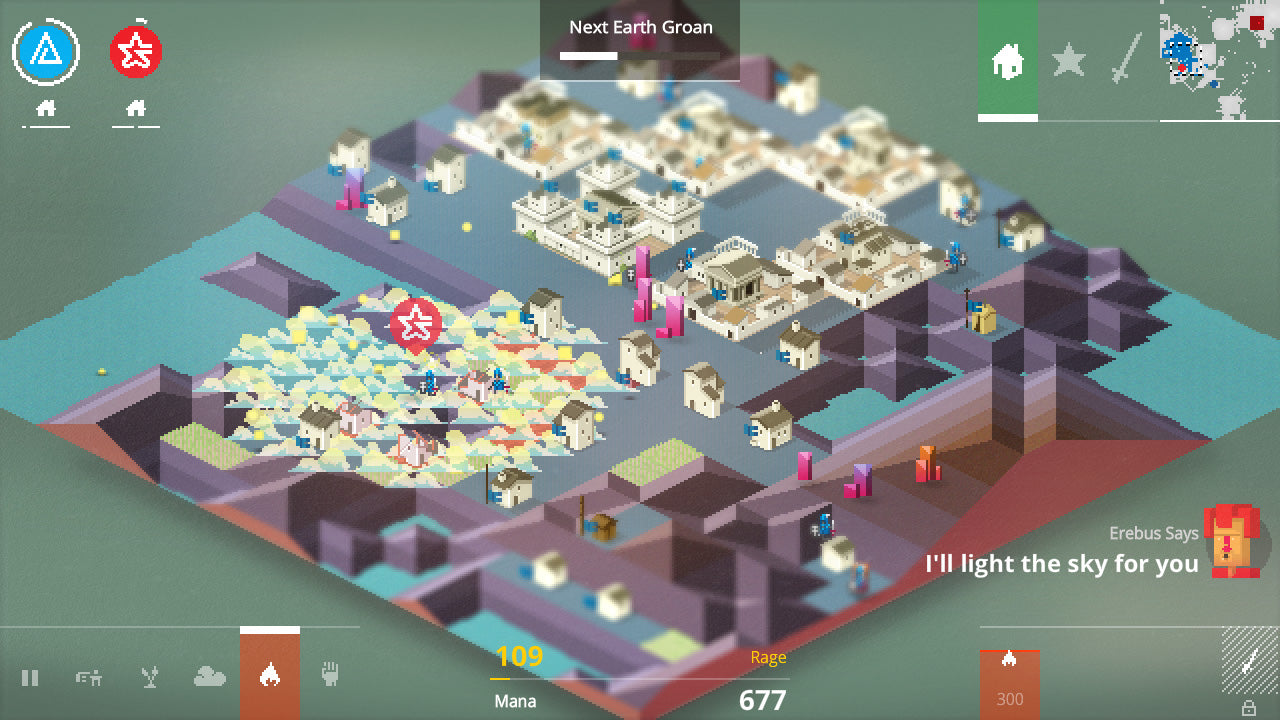Switch to the house settlement tab
Image resolution: width=1280 pixels, height=720 pixels.
click(x=1009, y=62)
